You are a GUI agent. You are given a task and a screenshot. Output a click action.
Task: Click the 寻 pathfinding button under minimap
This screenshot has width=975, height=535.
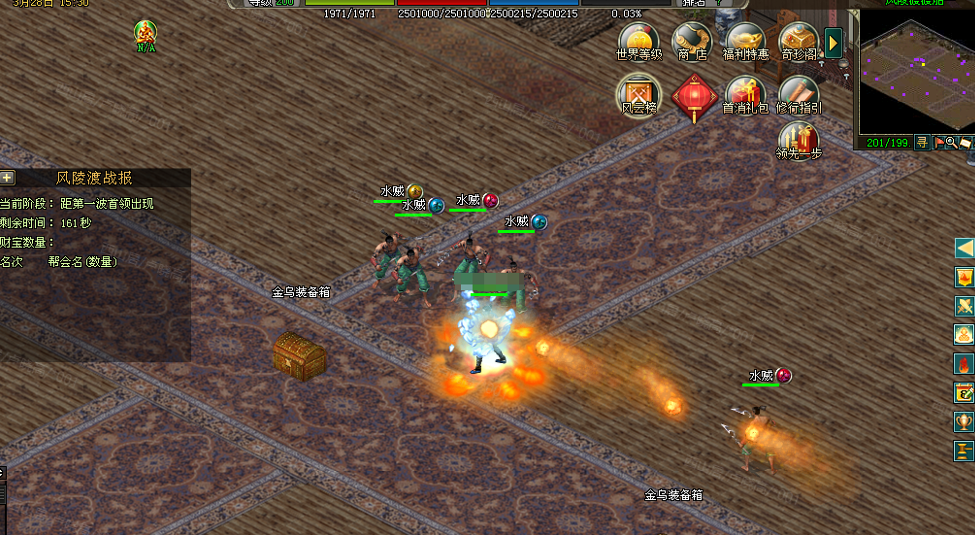[922, 143]
